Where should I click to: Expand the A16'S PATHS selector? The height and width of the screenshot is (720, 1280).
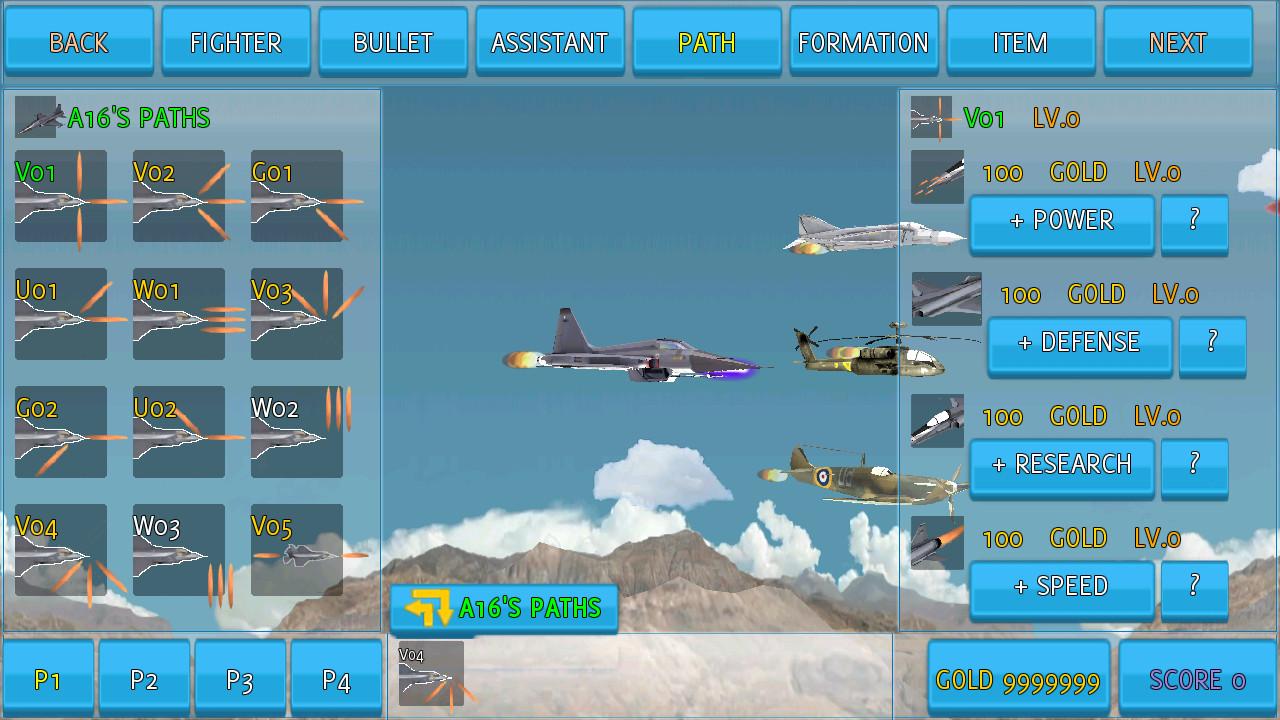pos(504,607)
